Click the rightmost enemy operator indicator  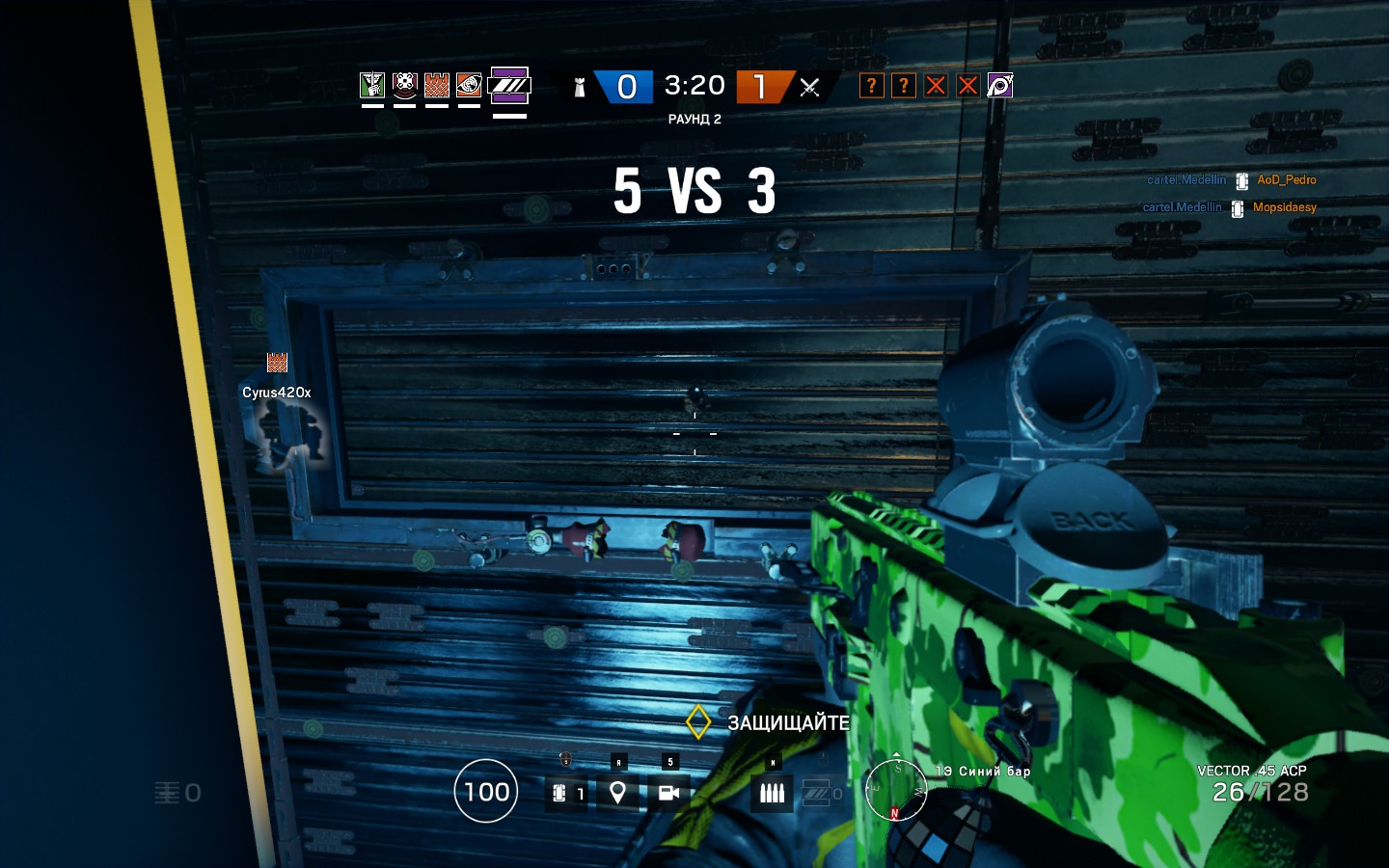coord(1000,85)
